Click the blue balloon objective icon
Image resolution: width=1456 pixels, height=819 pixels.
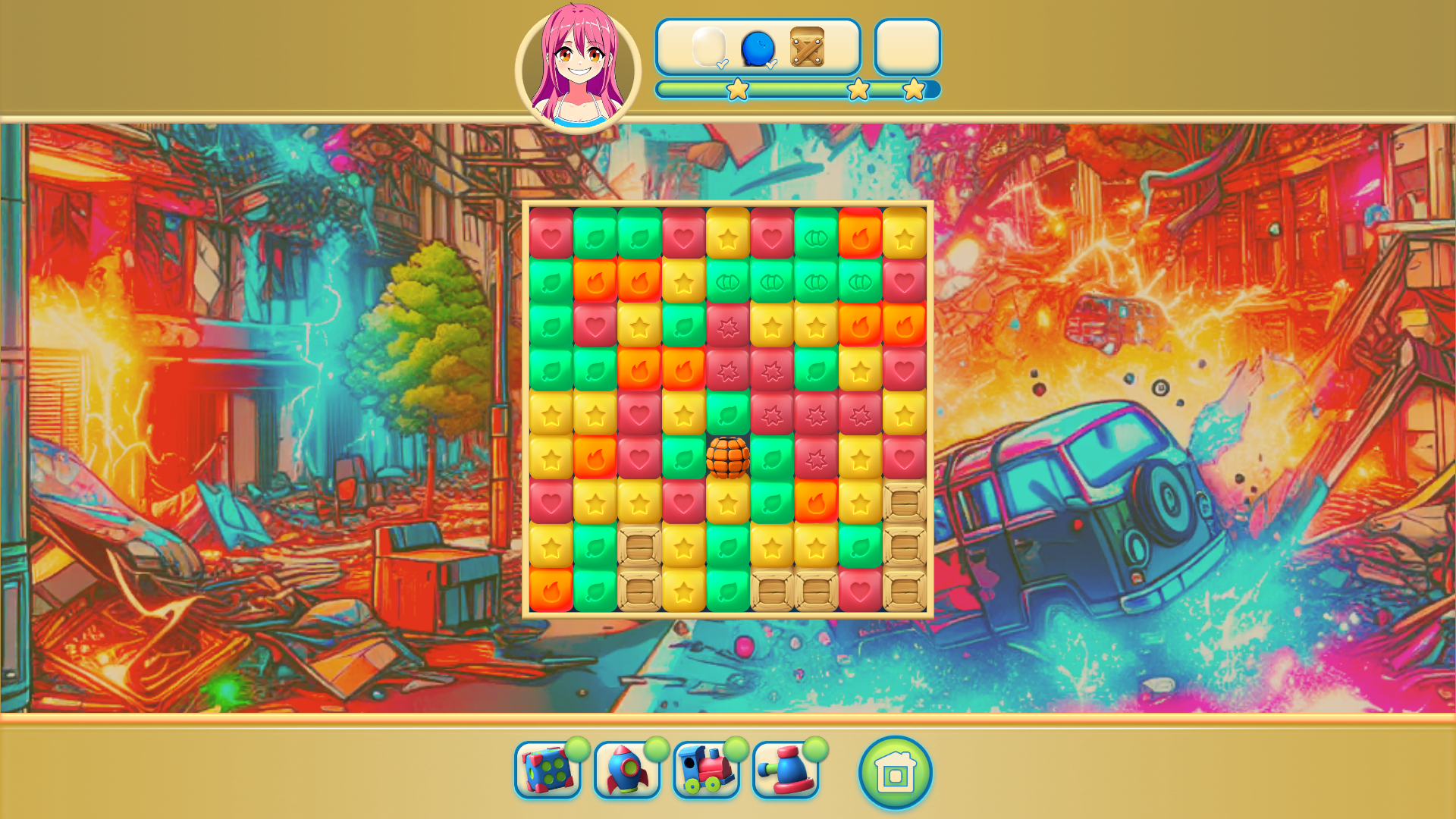[x=758, y=48]
